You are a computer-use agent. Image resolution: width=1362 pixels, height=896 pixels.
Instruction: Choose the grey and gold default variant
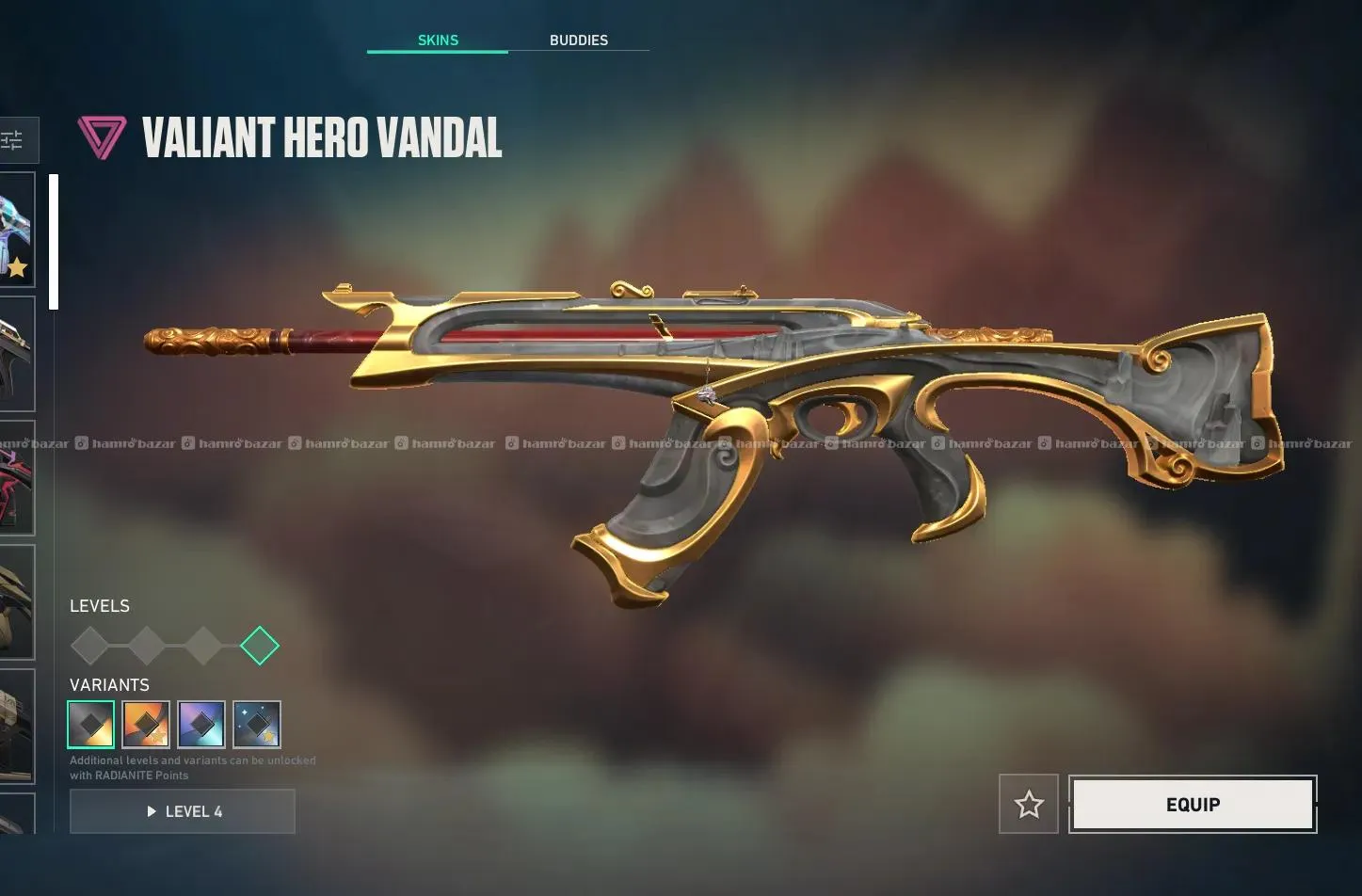coord(91,725)
